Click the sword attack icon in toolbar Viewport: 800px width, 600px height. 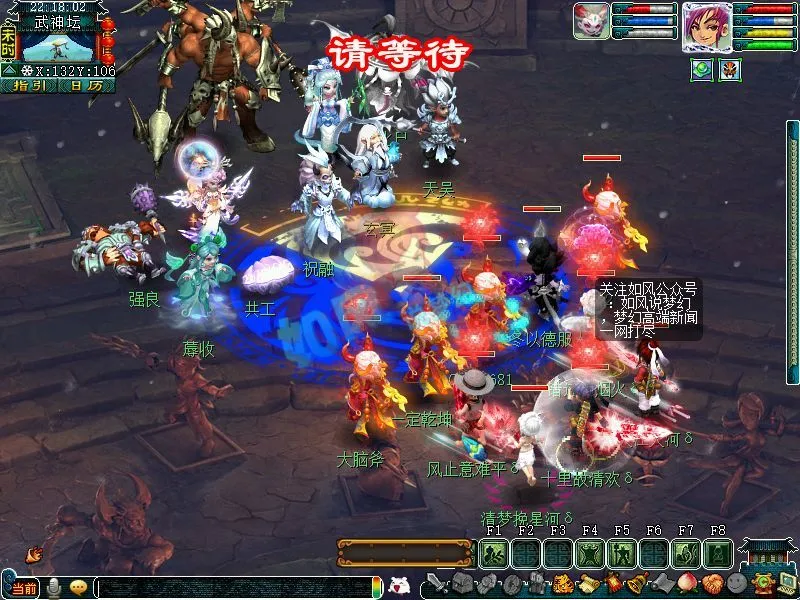[437, 583]
